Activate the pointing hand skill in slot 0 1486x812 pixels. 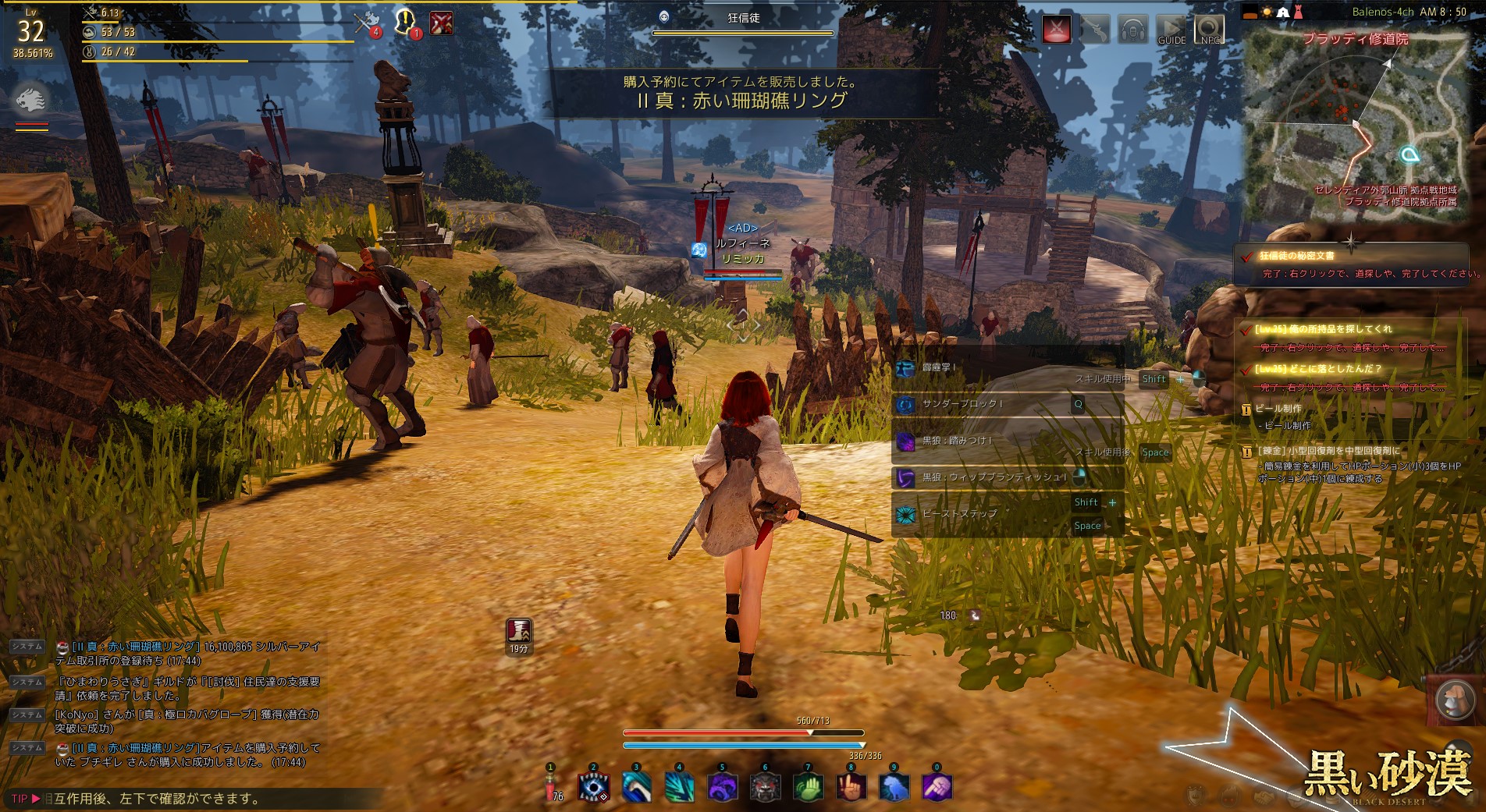coord(937,787)
